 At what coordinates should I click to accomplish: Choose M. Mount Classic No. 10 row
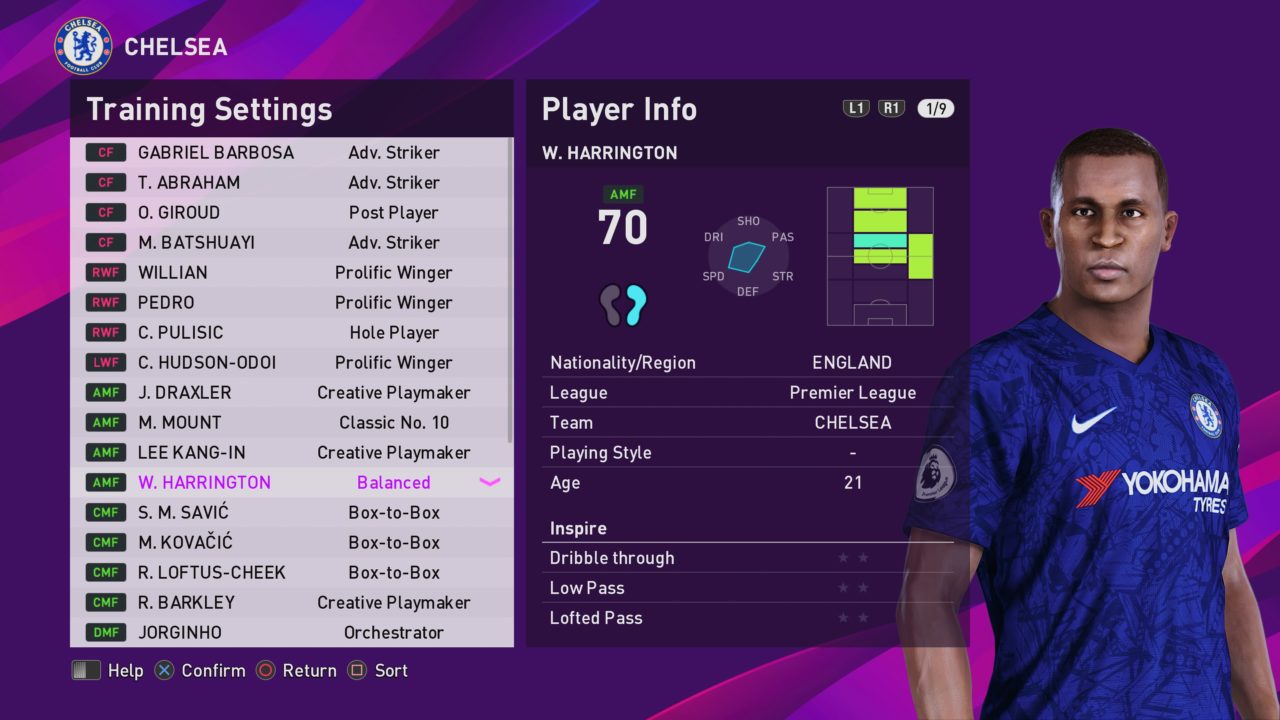[x=290, y=423]
